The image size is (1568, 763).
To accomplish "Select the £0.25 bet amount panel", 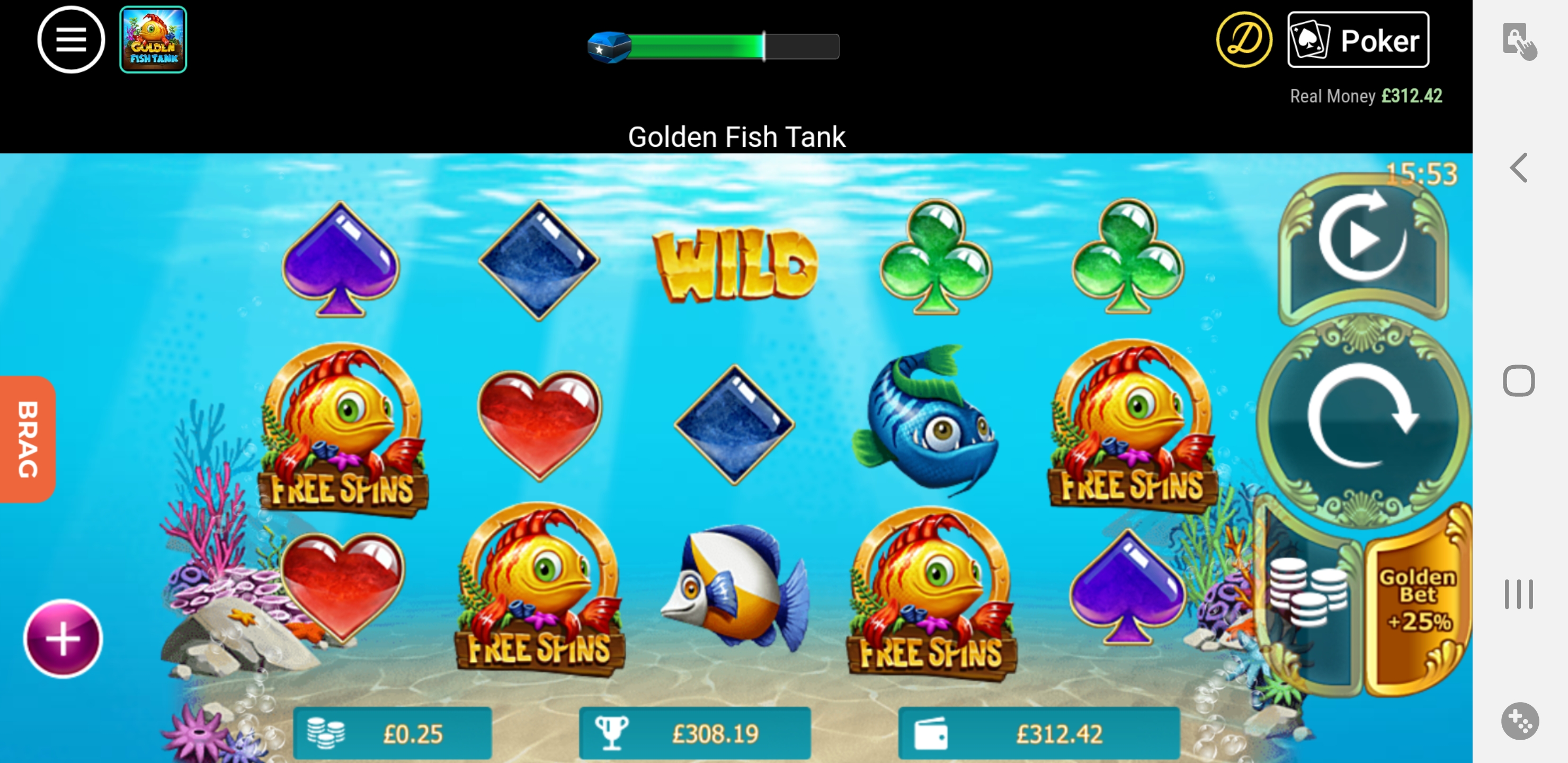I will (x=392, y=733).
